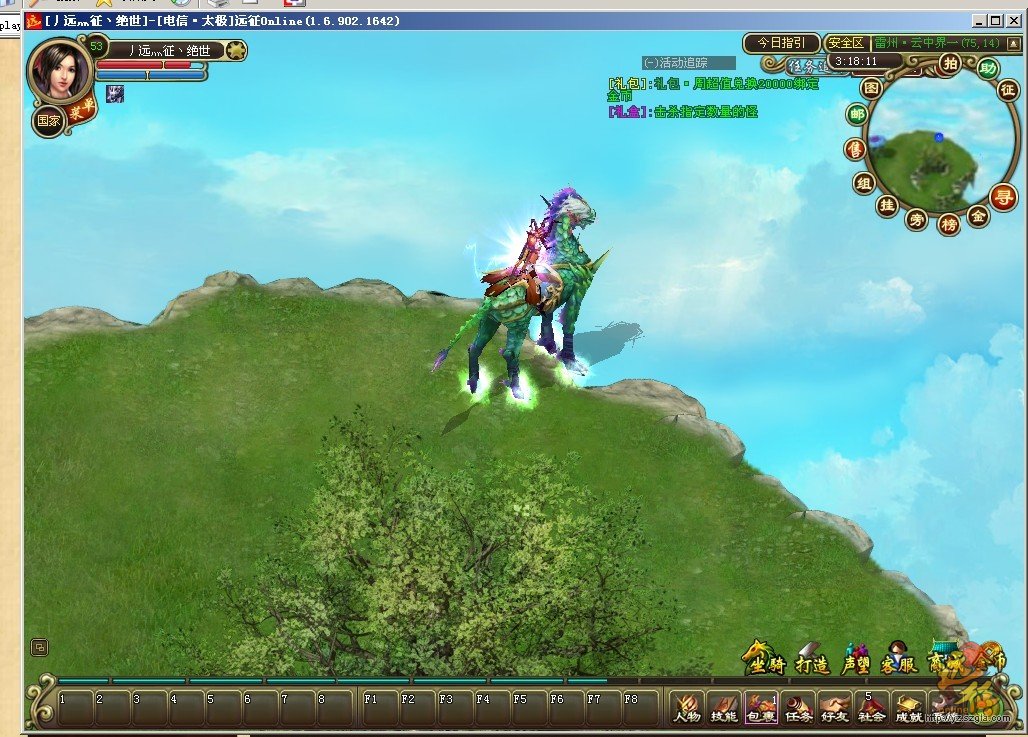Screen dimensions: 1028x737
Task: Contact 客服 customer service
Action: click(898, 661)
